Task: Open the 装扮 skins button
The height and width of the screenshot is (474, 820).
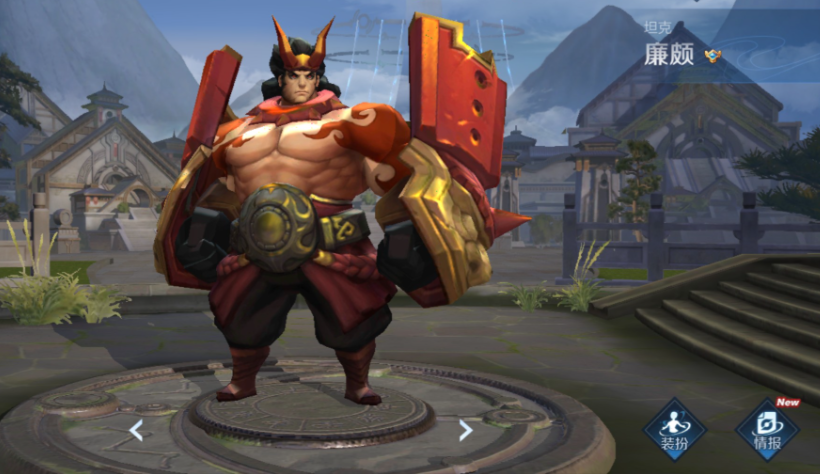Action: pos(674,428)
